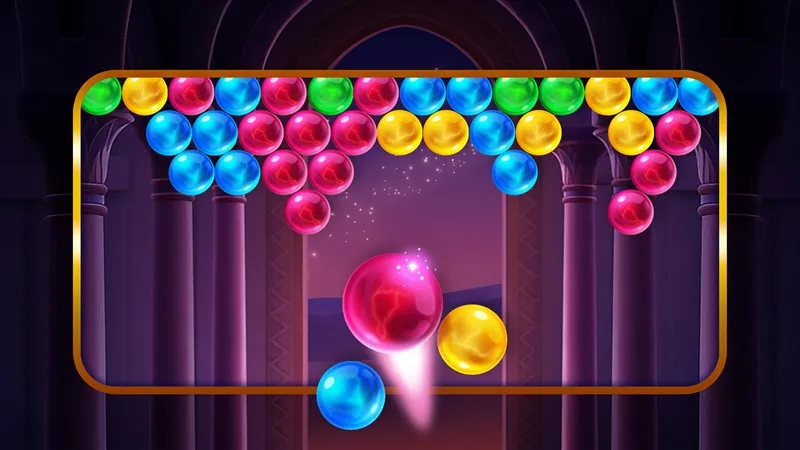Pick the large blue bubble below the shooter
800x450 pixels.
(351, 394)
